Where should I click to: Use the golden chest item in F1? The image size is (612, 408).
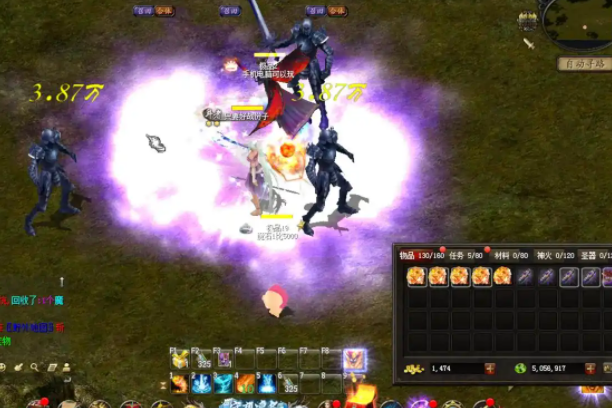(x=180, y=360)
